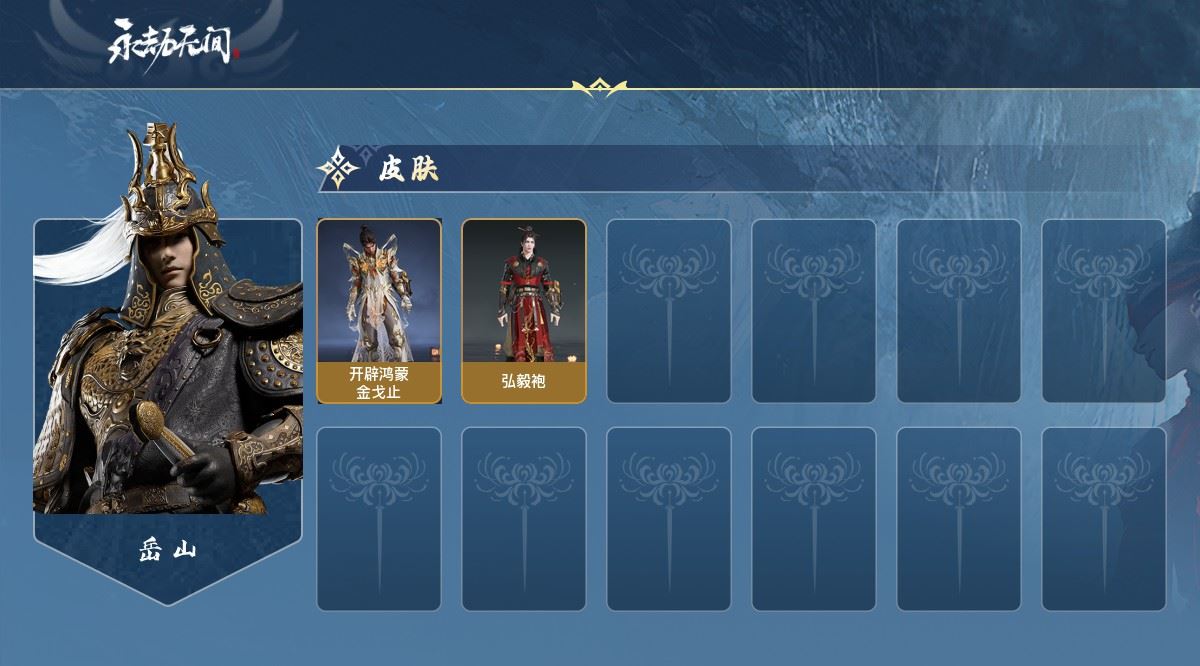Click the 永劫无间 logo
Image resolution: width=1200 pixels, height=666 pixels.
(x=174, y=43)
